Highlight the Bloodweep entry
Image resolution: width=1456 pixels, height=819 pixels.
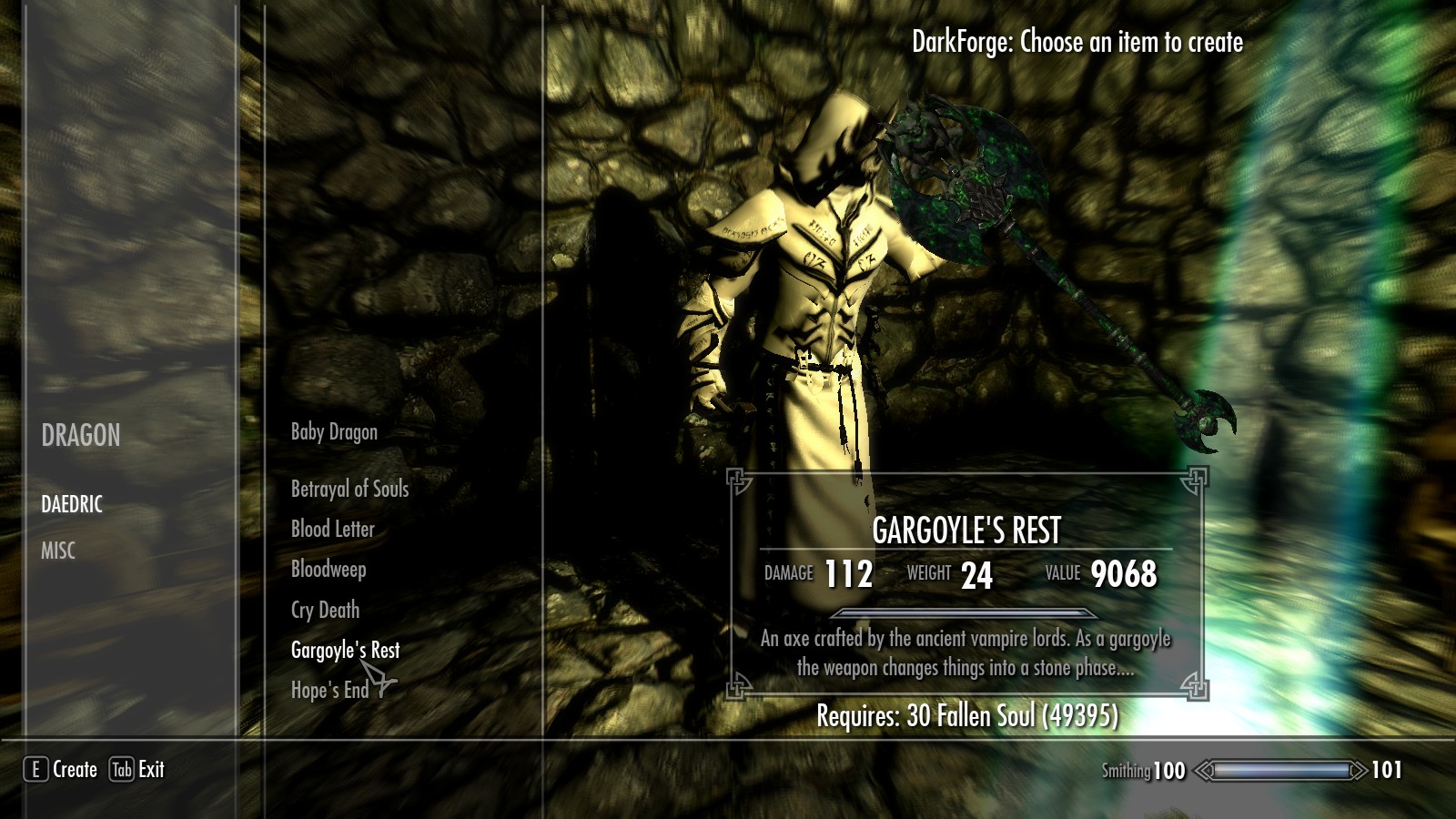(329, 570)
